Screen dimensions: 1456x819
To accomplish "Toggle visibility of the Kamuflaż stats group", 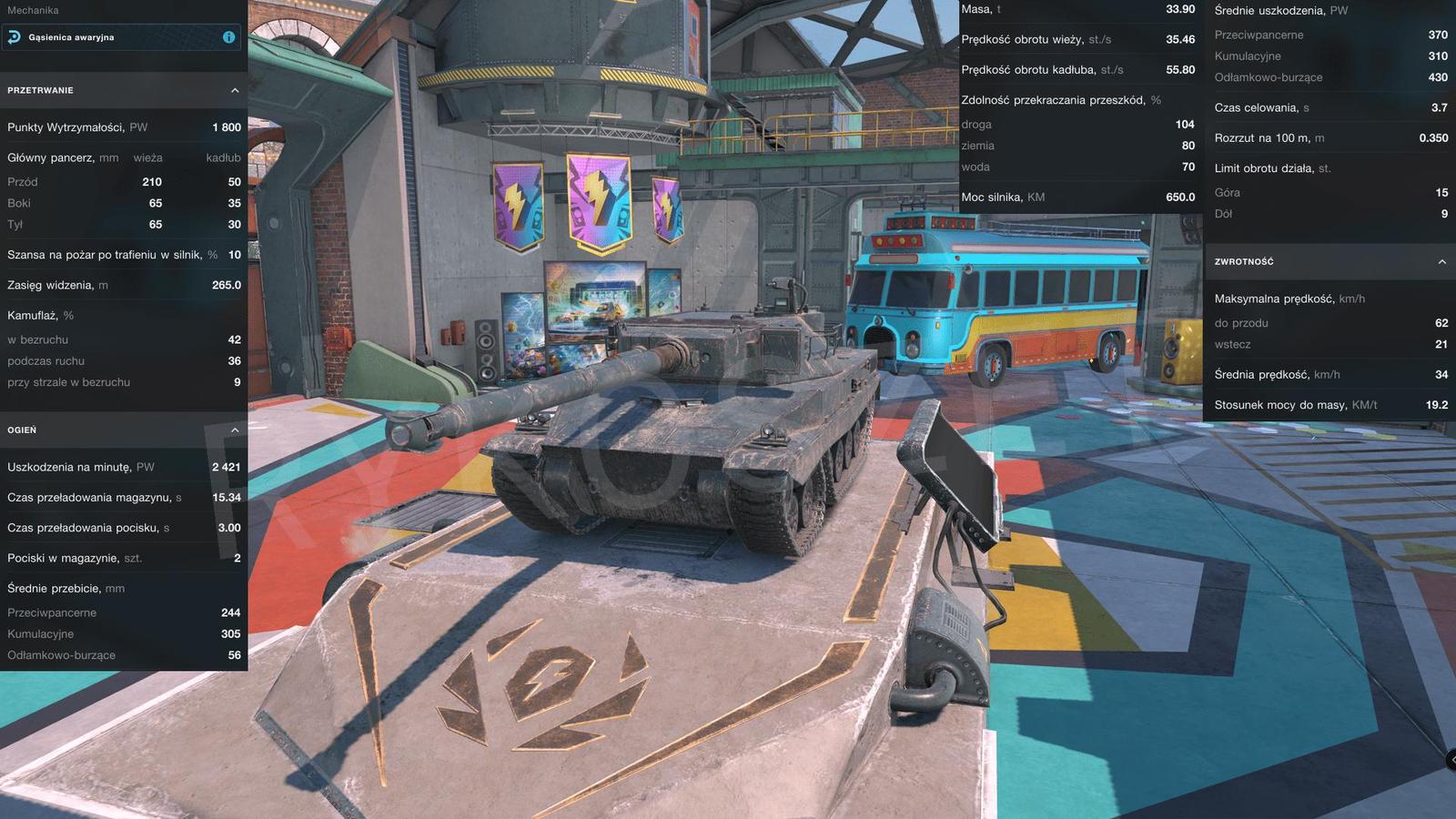I will pos(53,315).
